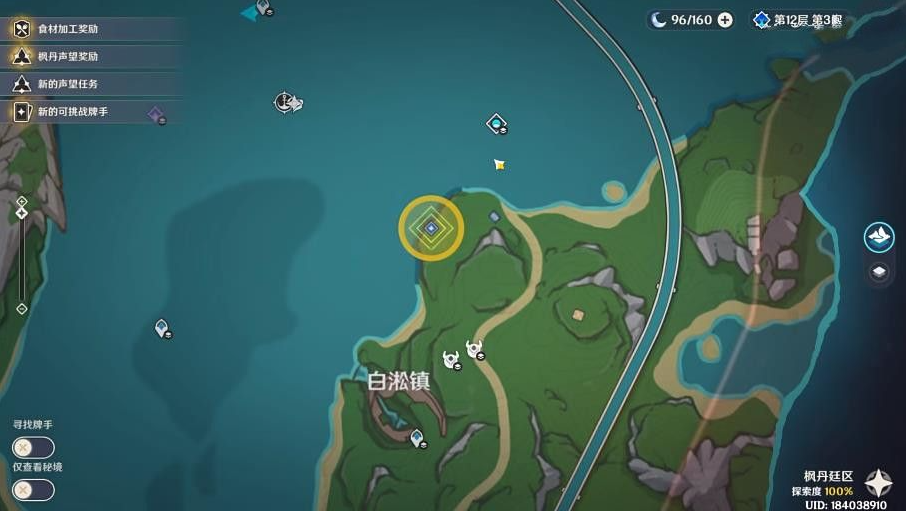Click the map zoom-in plus button

click(x=22, y=201)
